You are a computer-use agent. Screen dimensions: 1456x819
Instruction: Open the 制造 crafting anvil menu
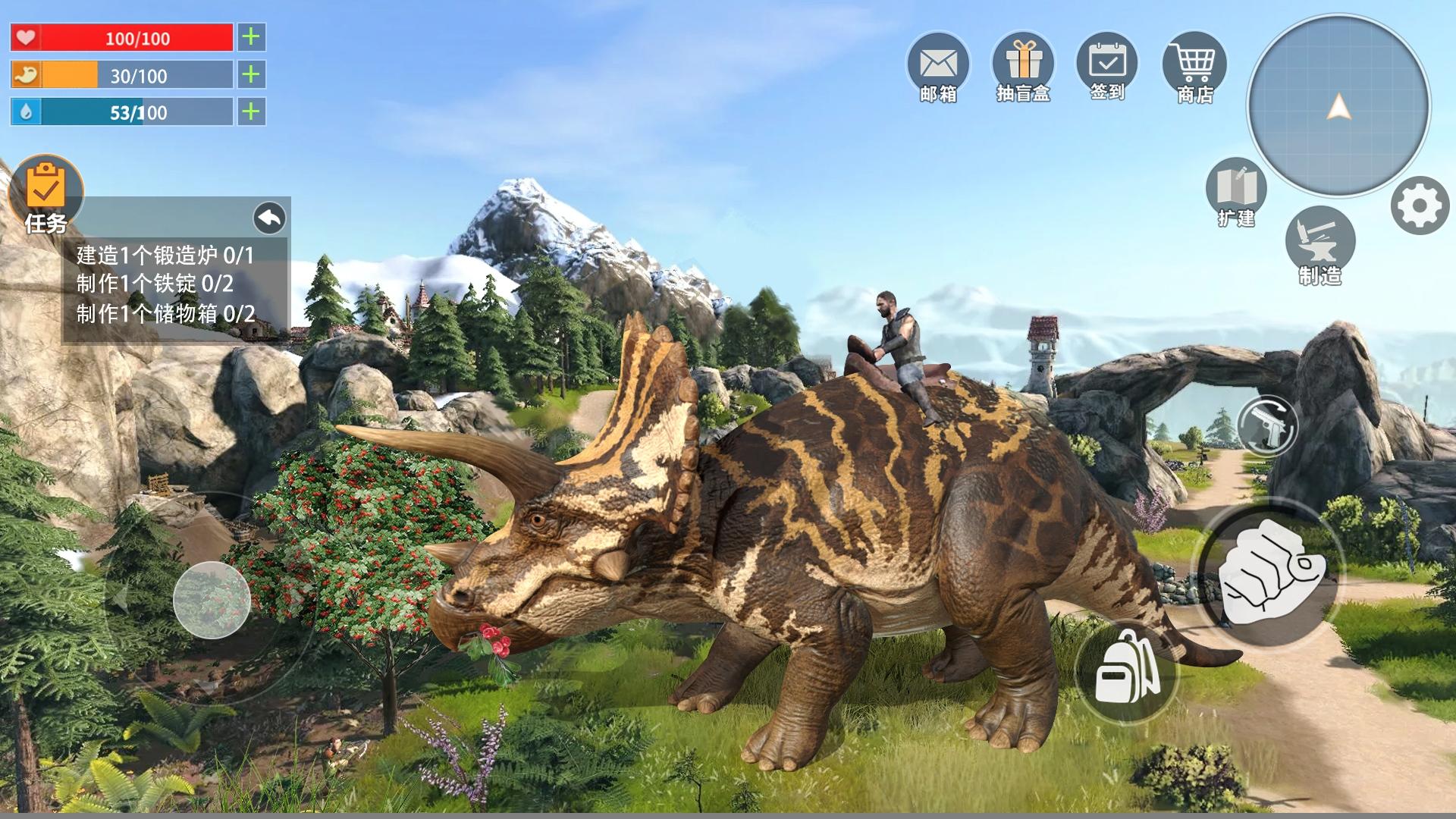tap(1320, 244)
